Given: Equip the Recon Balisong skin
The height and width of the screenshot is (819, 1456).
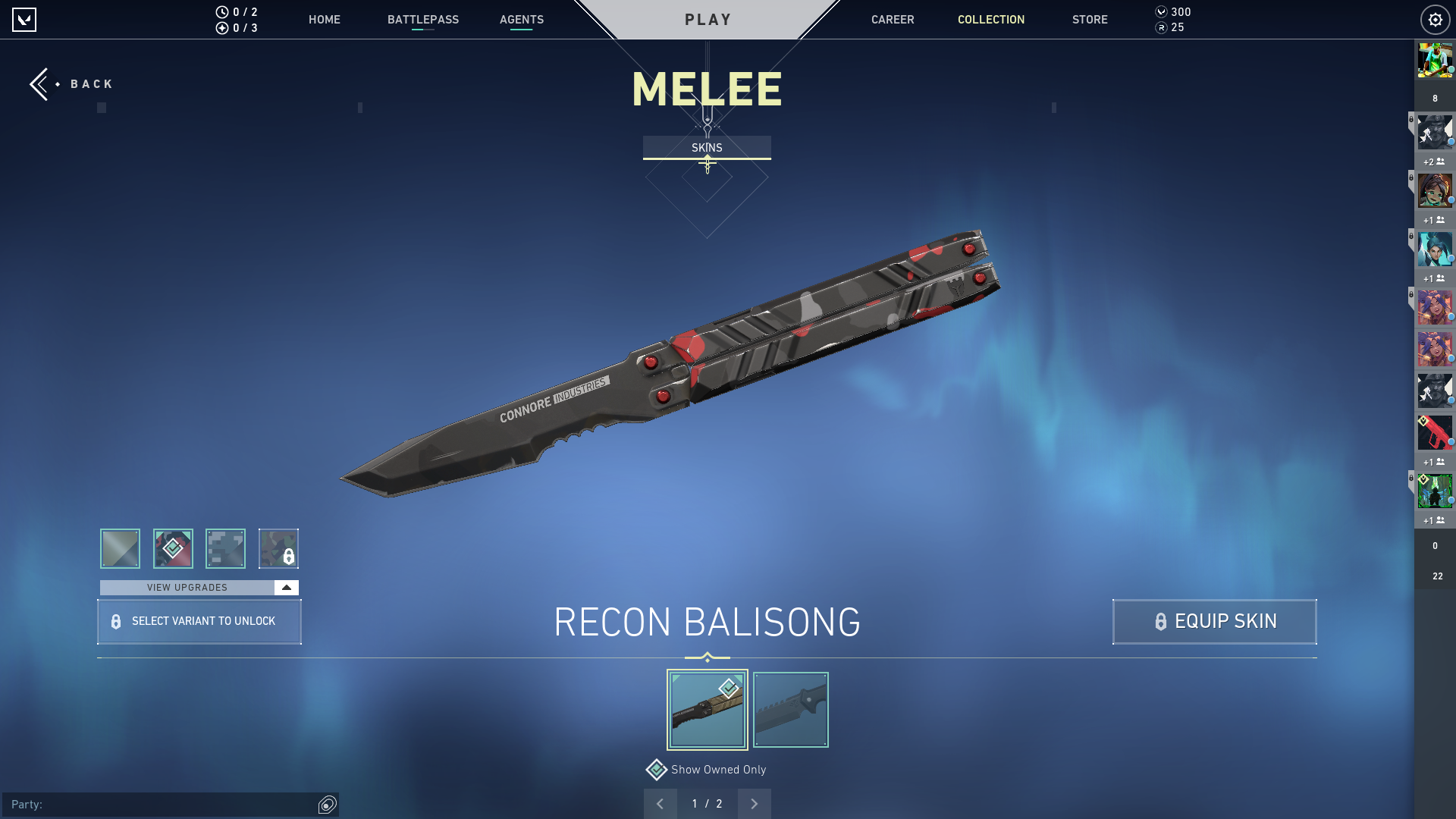Looking at the screenshot, I should (1214, 622).
